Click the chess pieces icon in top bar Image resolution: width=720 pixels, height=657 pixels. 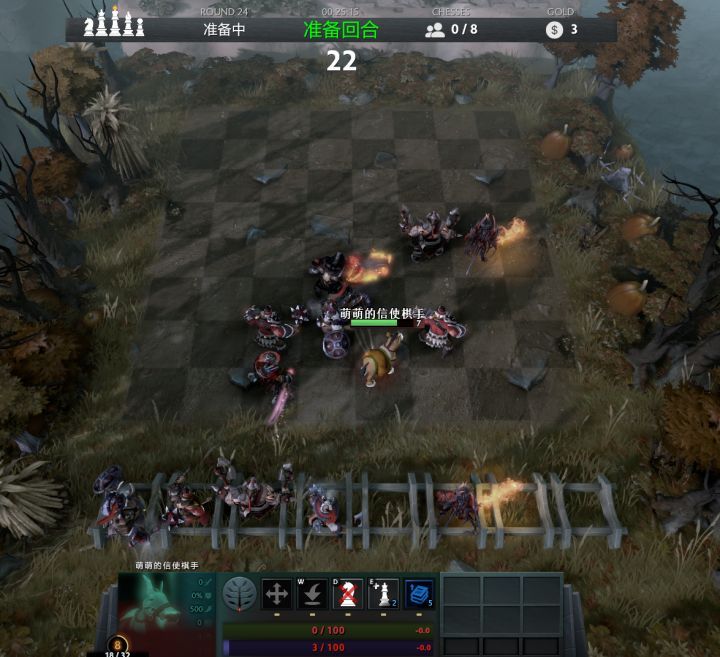[x=113, y=25]
